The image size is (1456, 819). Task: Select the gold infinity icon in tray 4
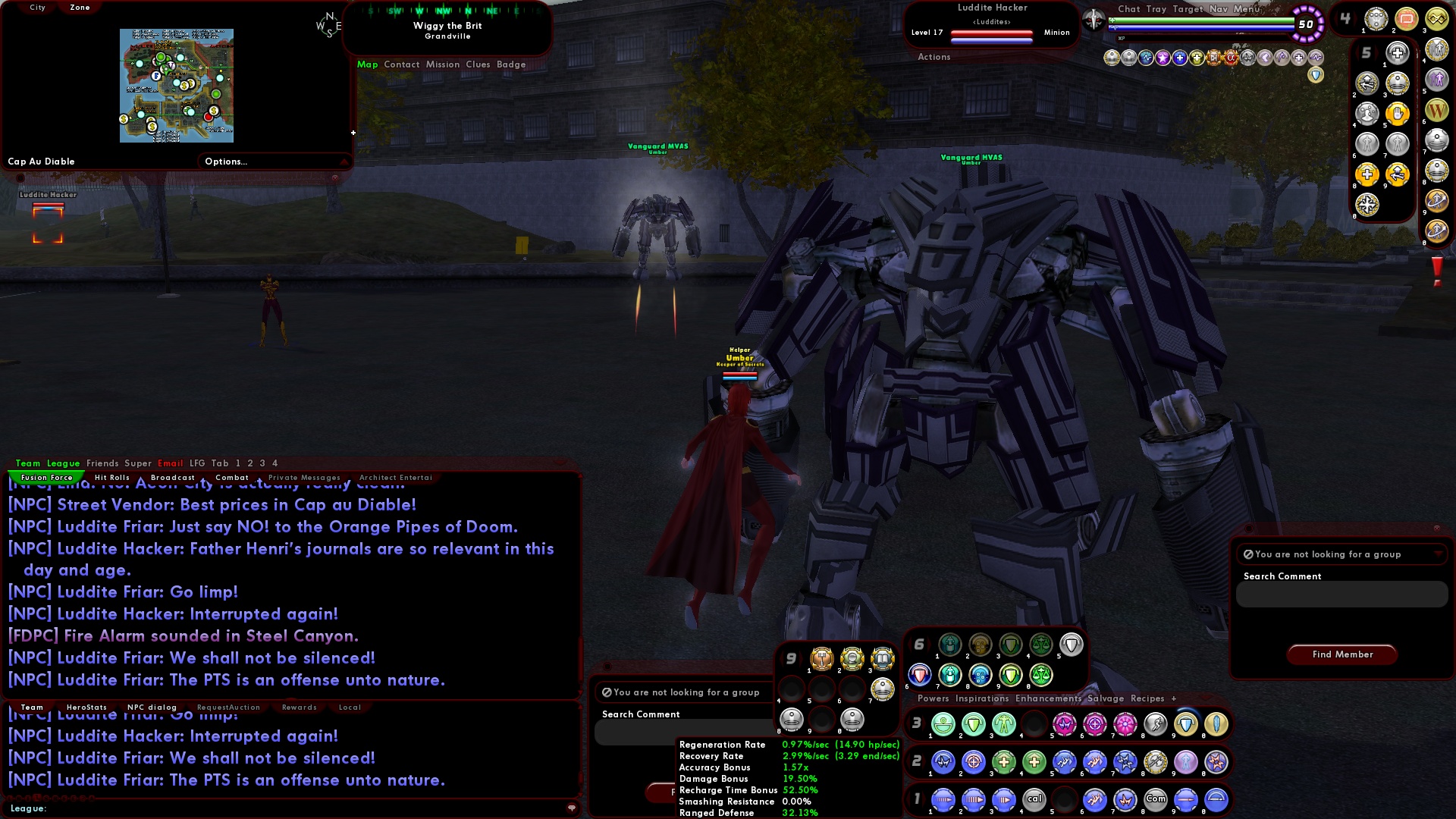1438,20
